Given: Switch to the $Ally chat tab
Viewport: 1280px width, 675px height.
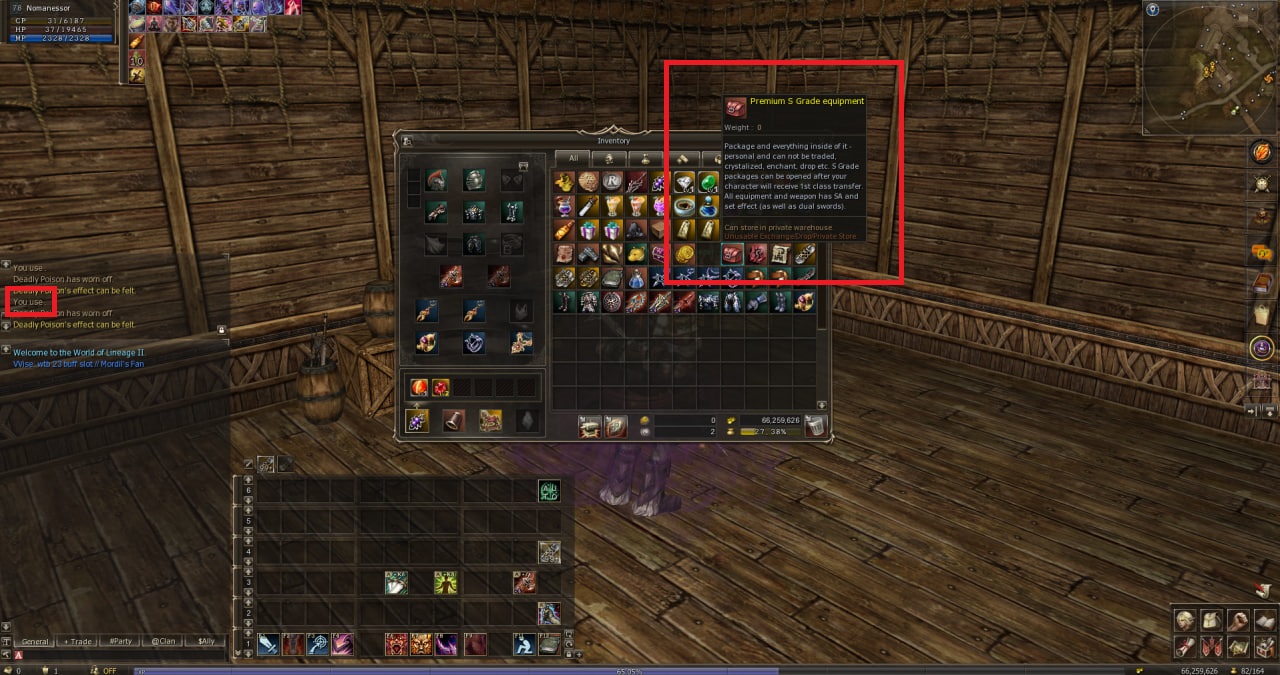Looking at the screenshot, I should 206,641.
